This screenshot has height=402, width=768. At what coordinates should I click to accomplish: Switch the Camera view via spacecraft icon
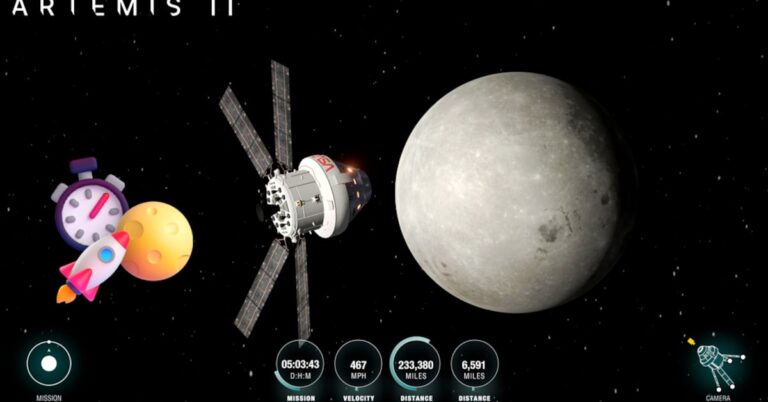[717, 362]
